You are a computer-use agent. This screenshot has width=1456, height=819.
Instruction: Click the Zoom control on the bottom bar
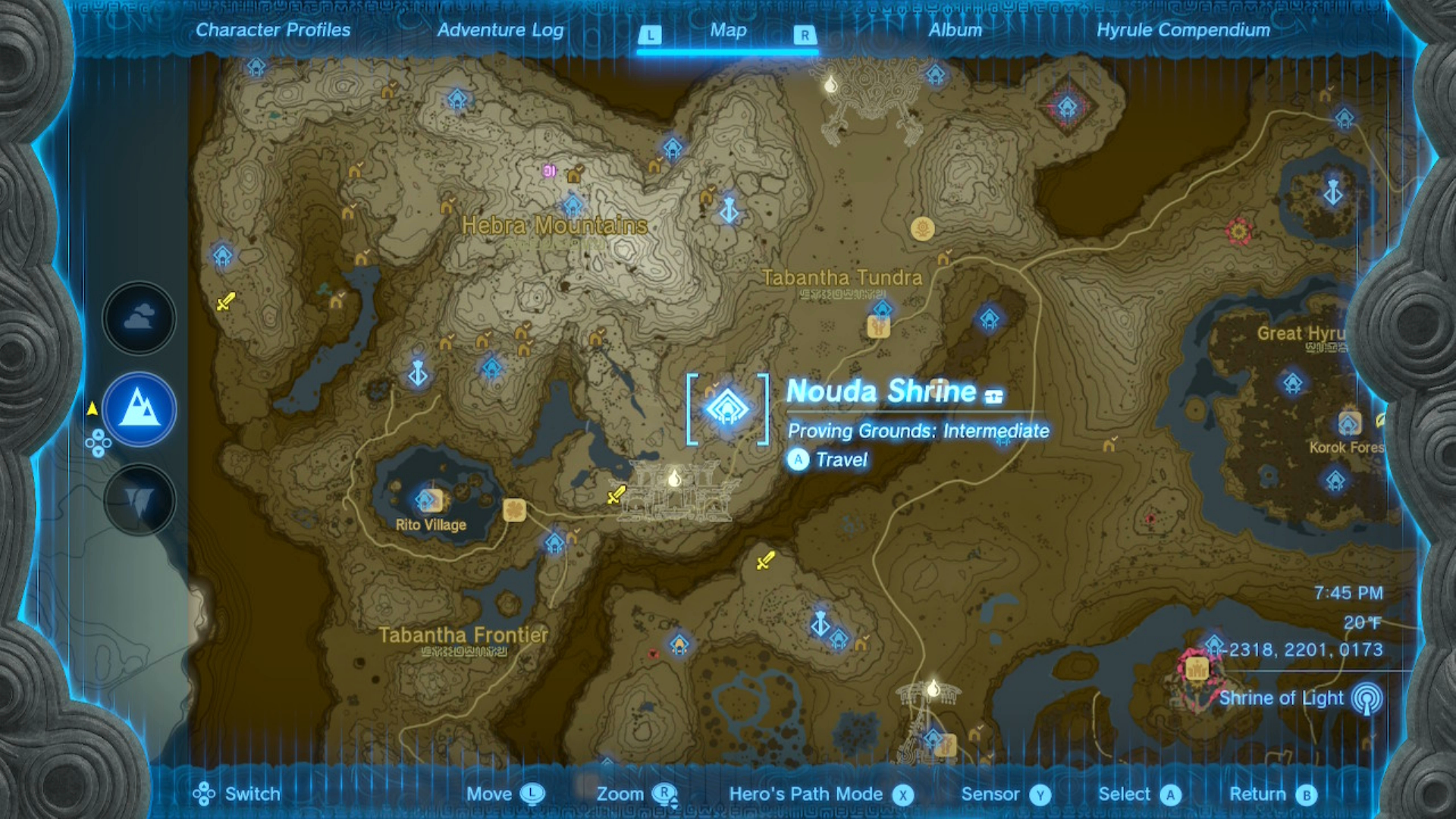coord(620,794)
